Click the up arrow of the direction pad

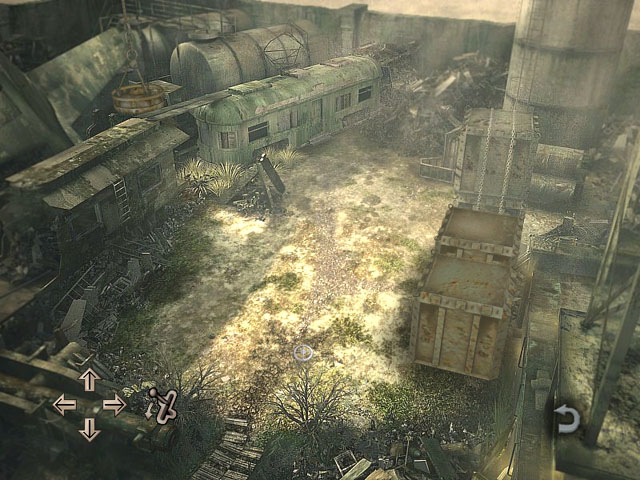pos(89,379)
